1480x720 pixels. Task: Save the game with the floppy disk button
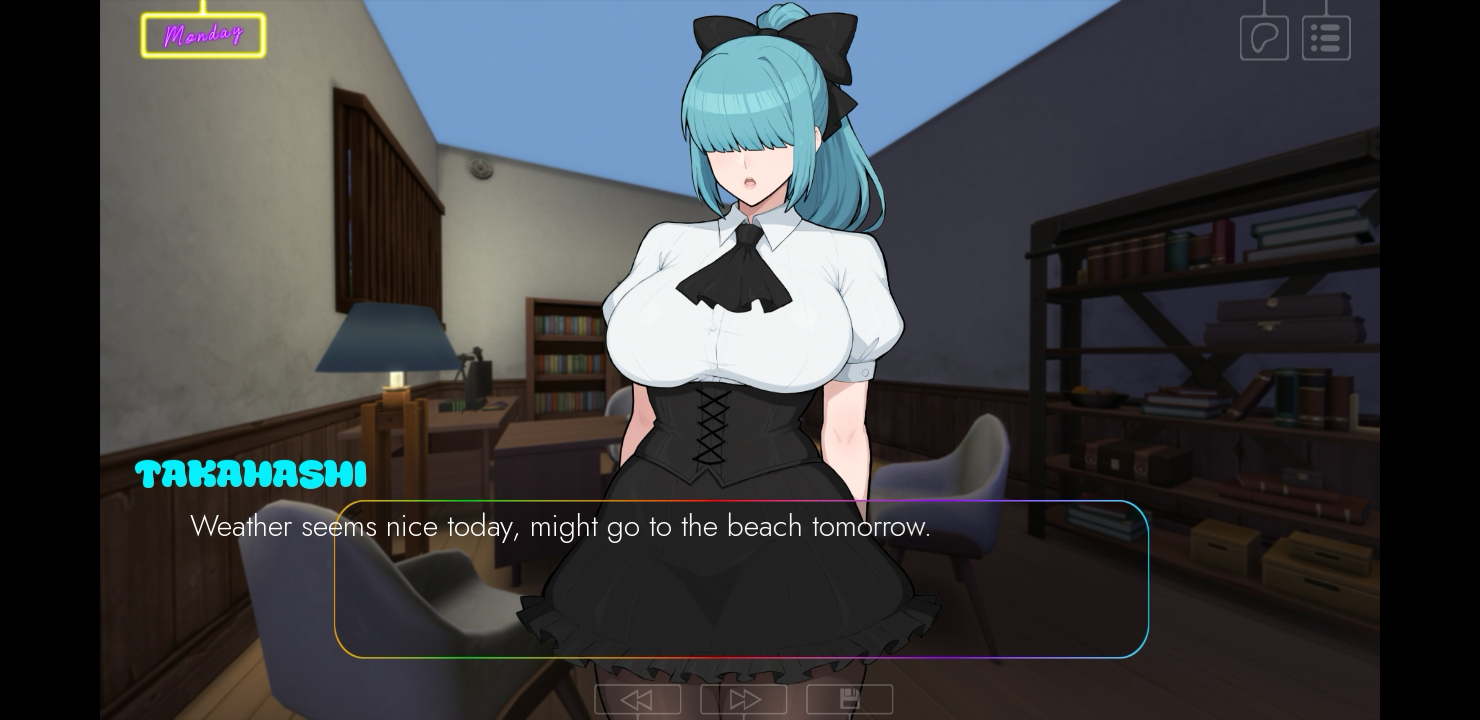(850, 699)
